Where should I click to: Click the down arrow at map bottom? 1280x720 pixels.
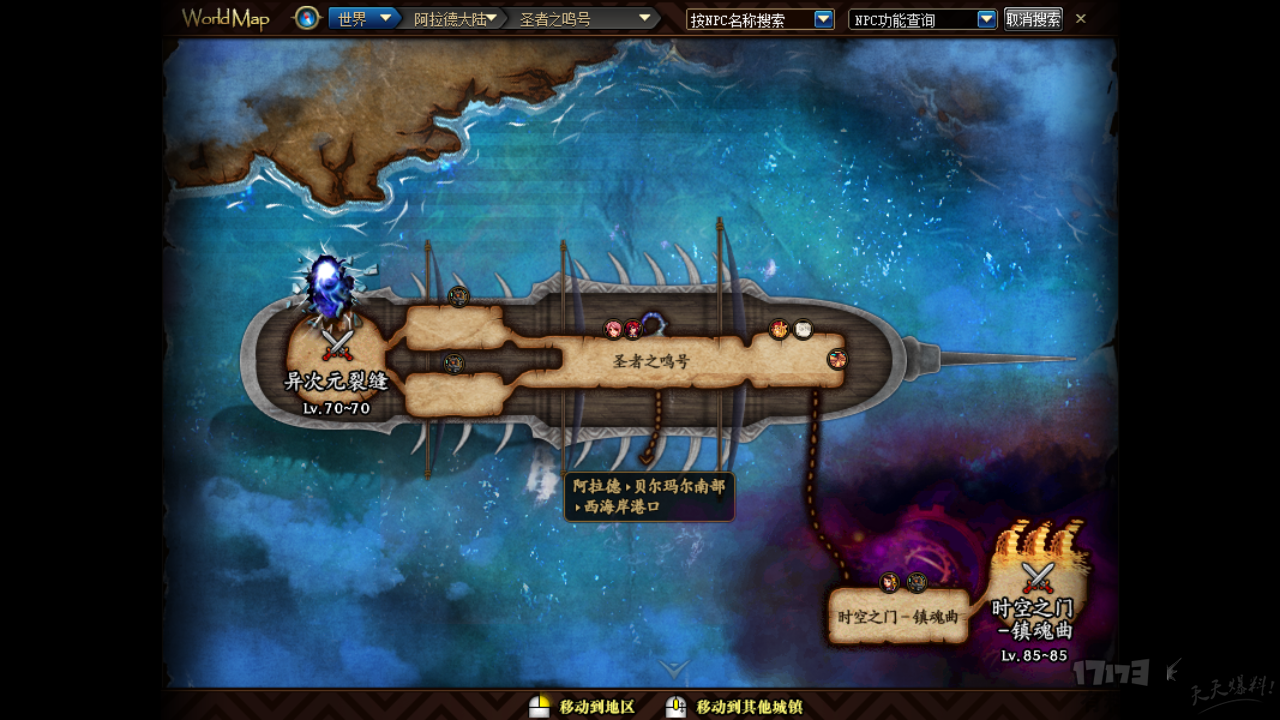coord(674,668)
